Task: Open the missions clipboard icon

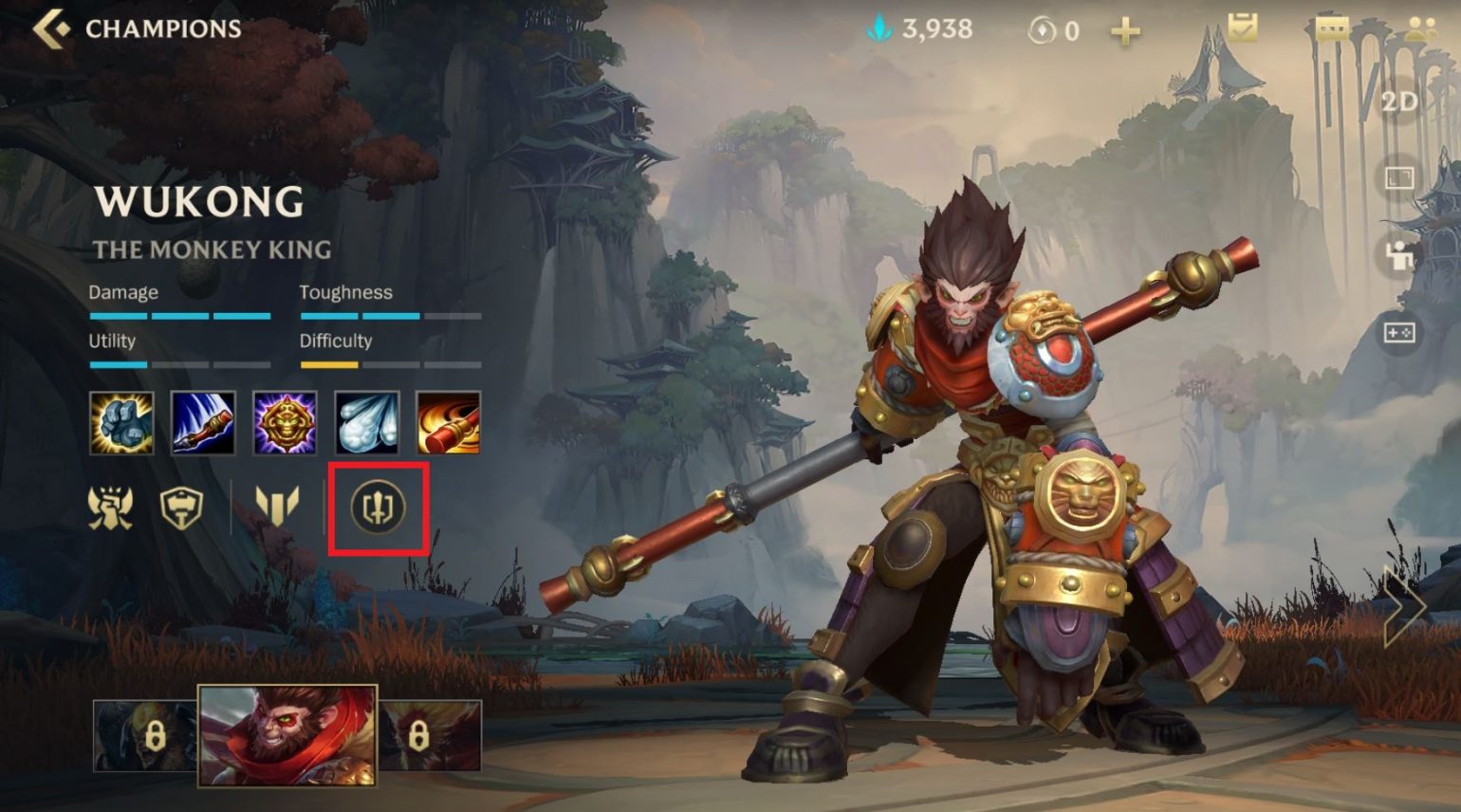Action: tap(1242, 28)
